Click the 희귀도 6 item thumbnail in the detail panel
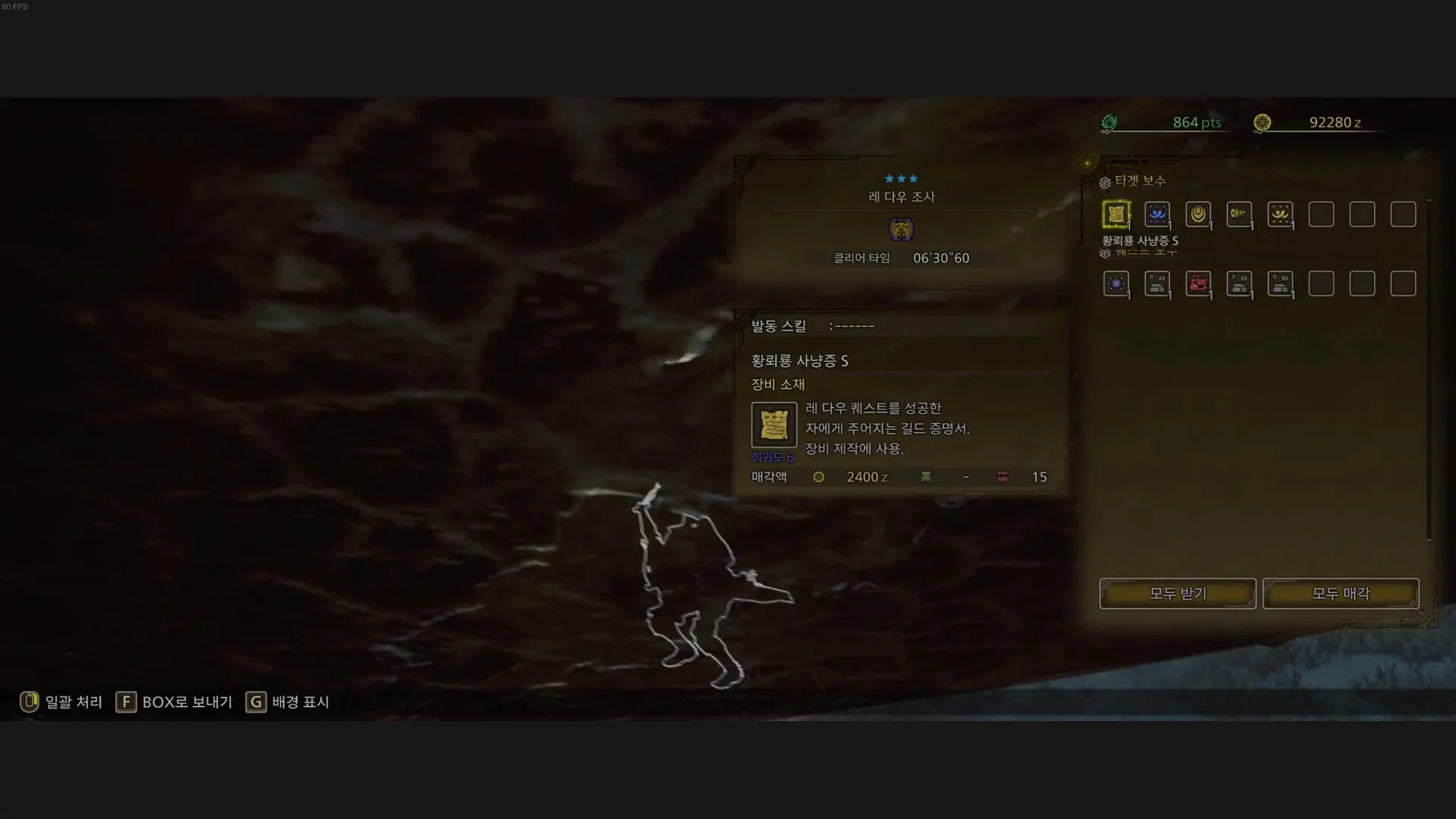Viewport: 1456px width, 819px height. (773, 425)
